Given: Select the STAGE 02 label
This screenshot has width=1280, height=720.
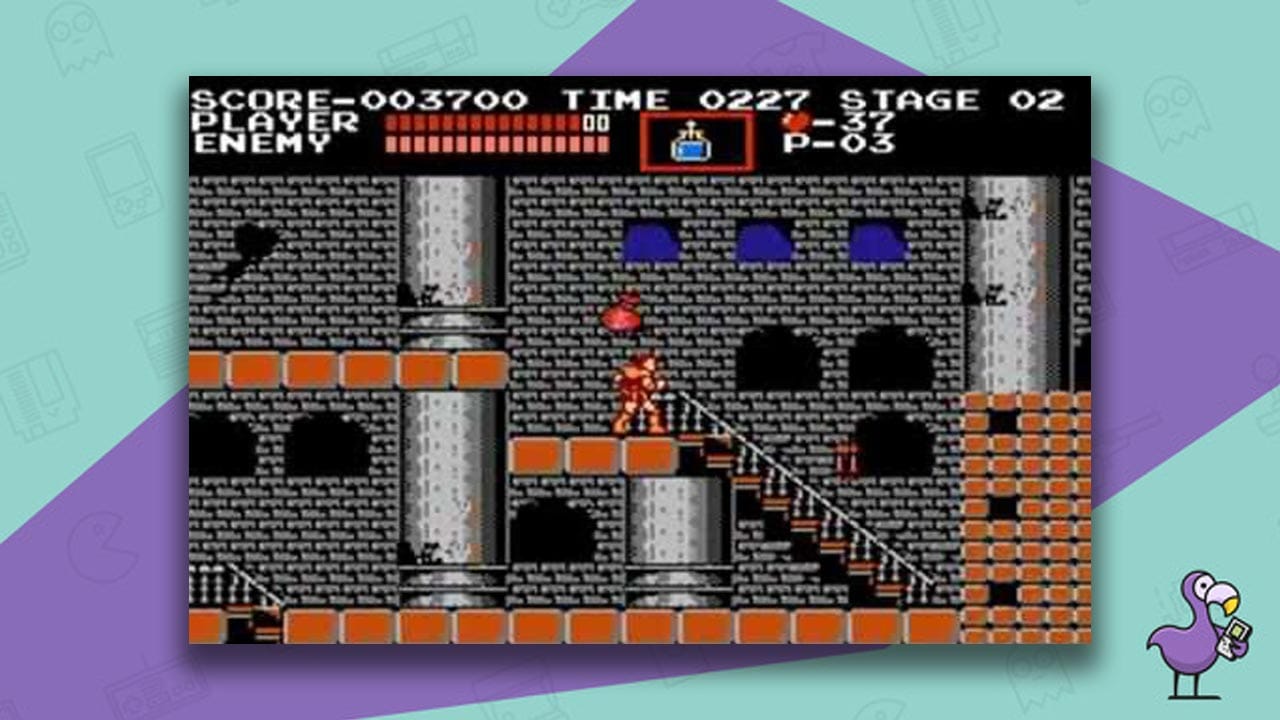Looking at the screenshot, I should click(x=950, y=97).
